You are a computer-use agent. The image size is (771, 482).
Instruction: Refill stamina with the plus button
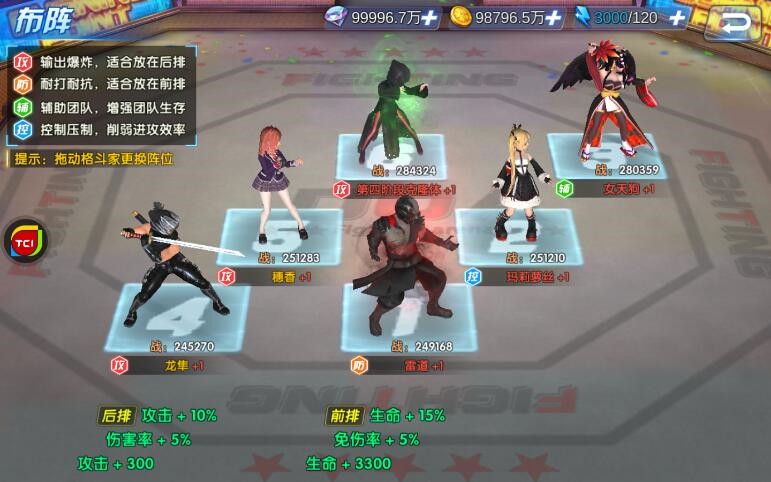[677, 18]
